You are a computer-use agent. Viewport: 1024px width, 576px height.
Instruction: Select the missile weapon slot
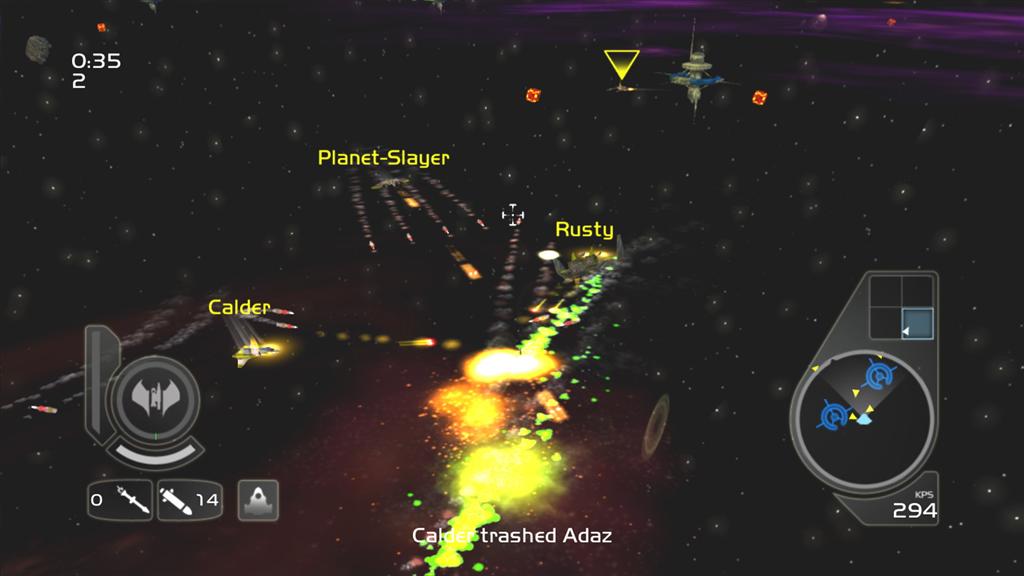click(x=120, y=499)
